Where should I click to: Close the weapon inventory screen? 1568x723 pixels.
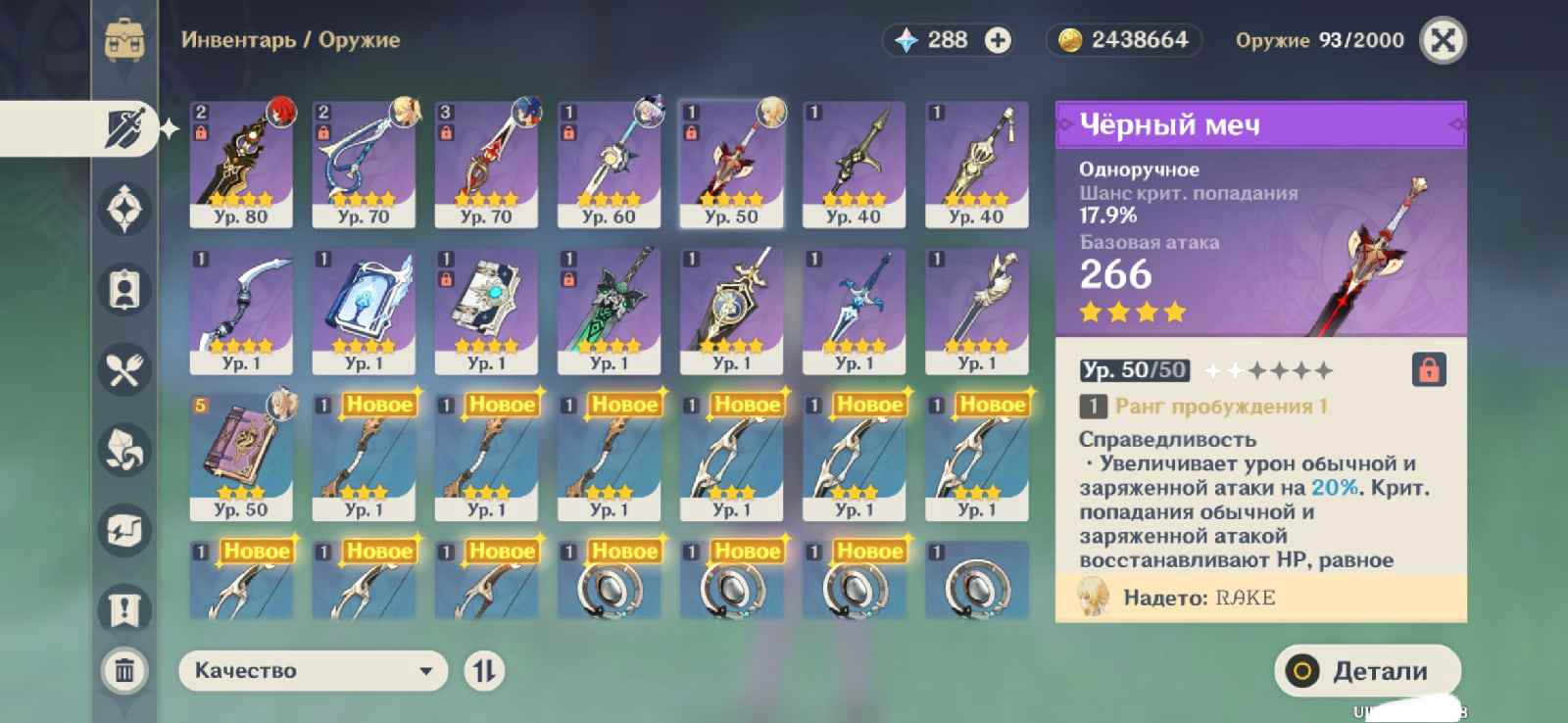point(1443,40)
